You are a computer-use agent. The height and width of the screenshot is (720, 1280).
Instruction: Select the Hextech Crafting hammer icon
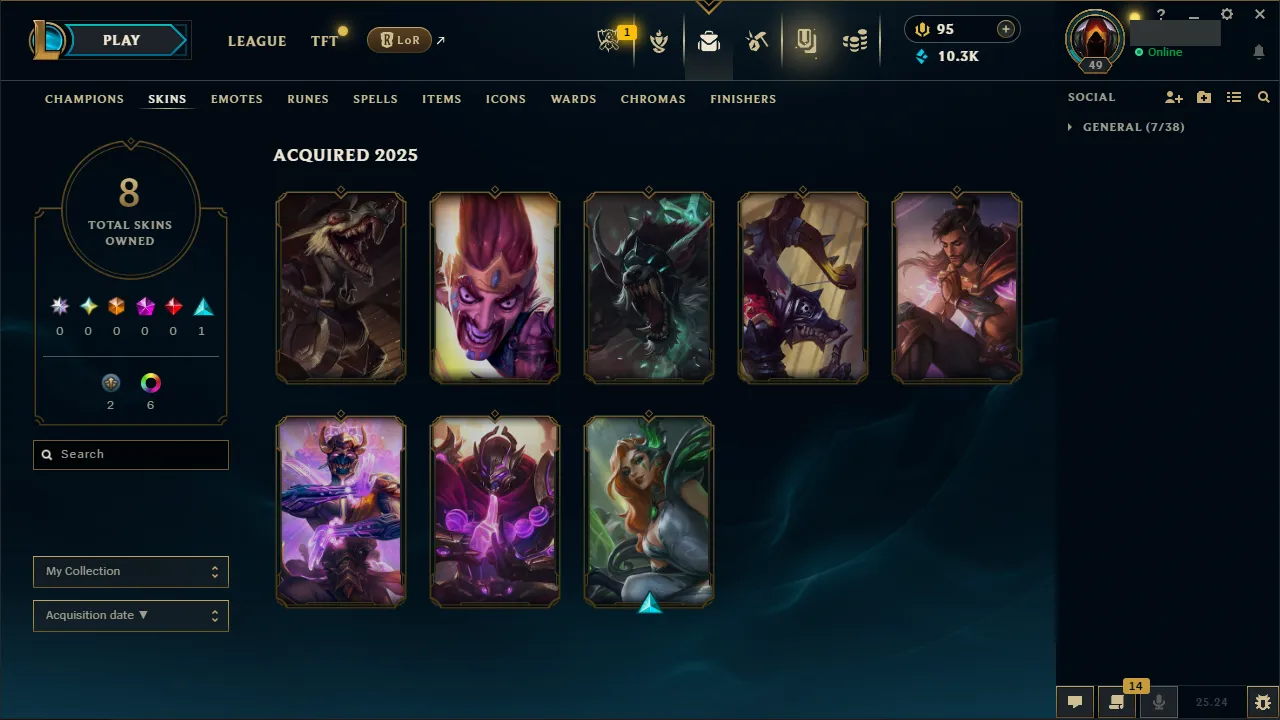tap(757, 42)
